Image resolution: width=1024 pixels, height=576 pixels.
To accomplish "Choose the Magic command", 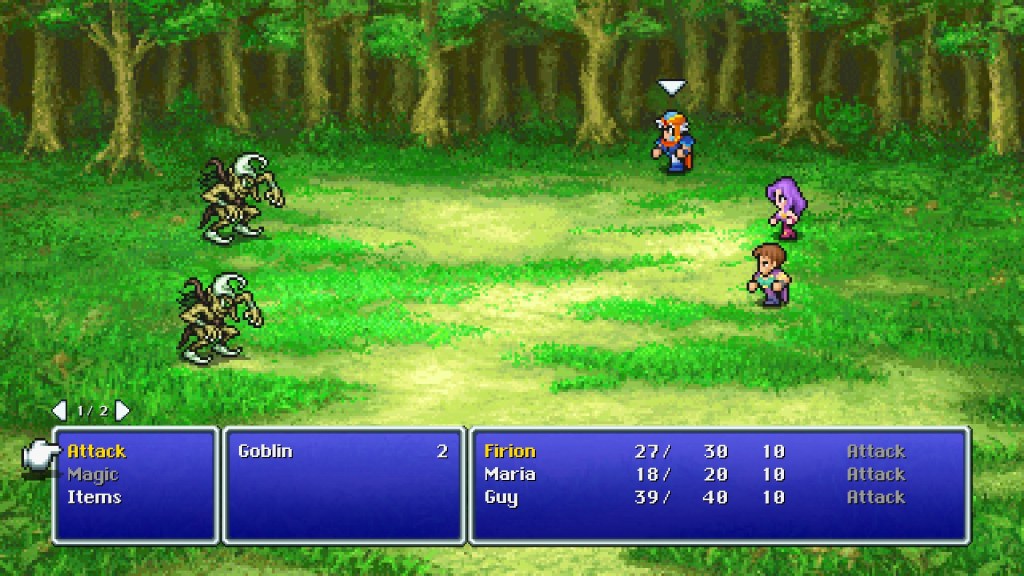I will [x=92, y=475].
